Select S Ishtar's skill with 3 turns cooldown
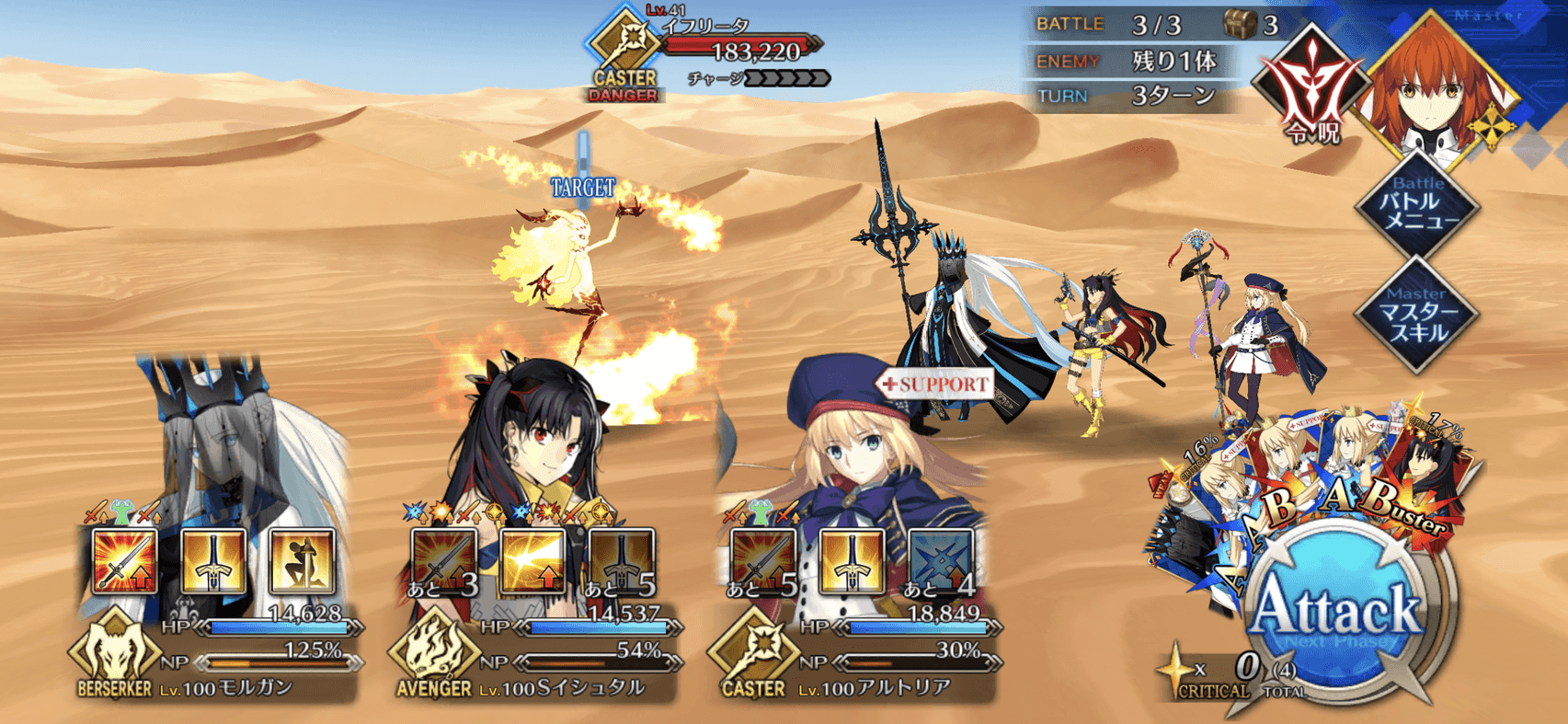 [445, 560]
